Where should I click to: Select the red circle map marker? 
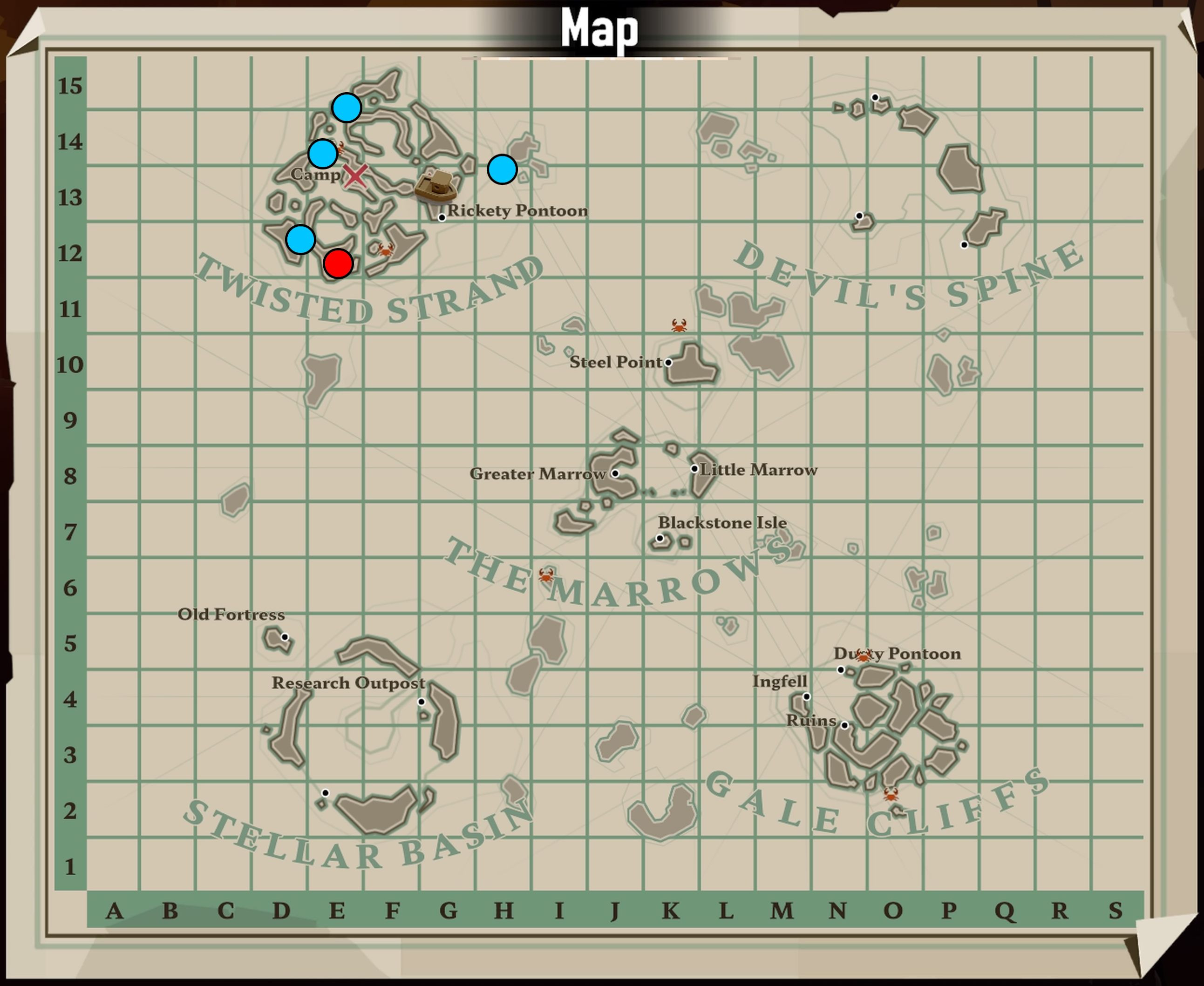[x=338, y=263]
